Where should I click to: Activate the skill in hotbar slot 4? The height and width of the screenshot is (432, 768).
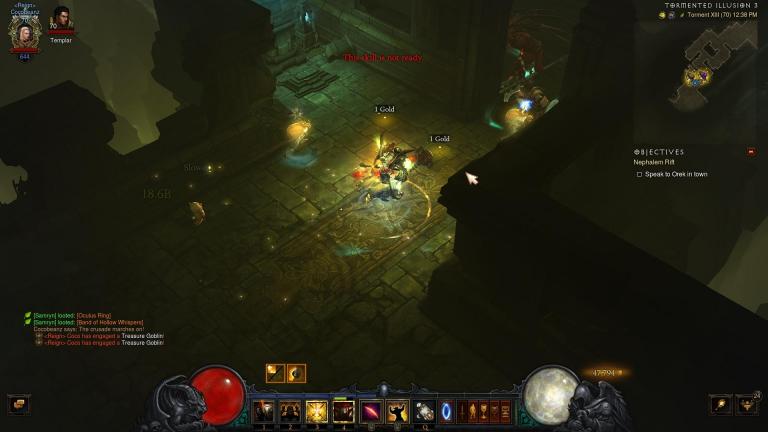point(344,410)
